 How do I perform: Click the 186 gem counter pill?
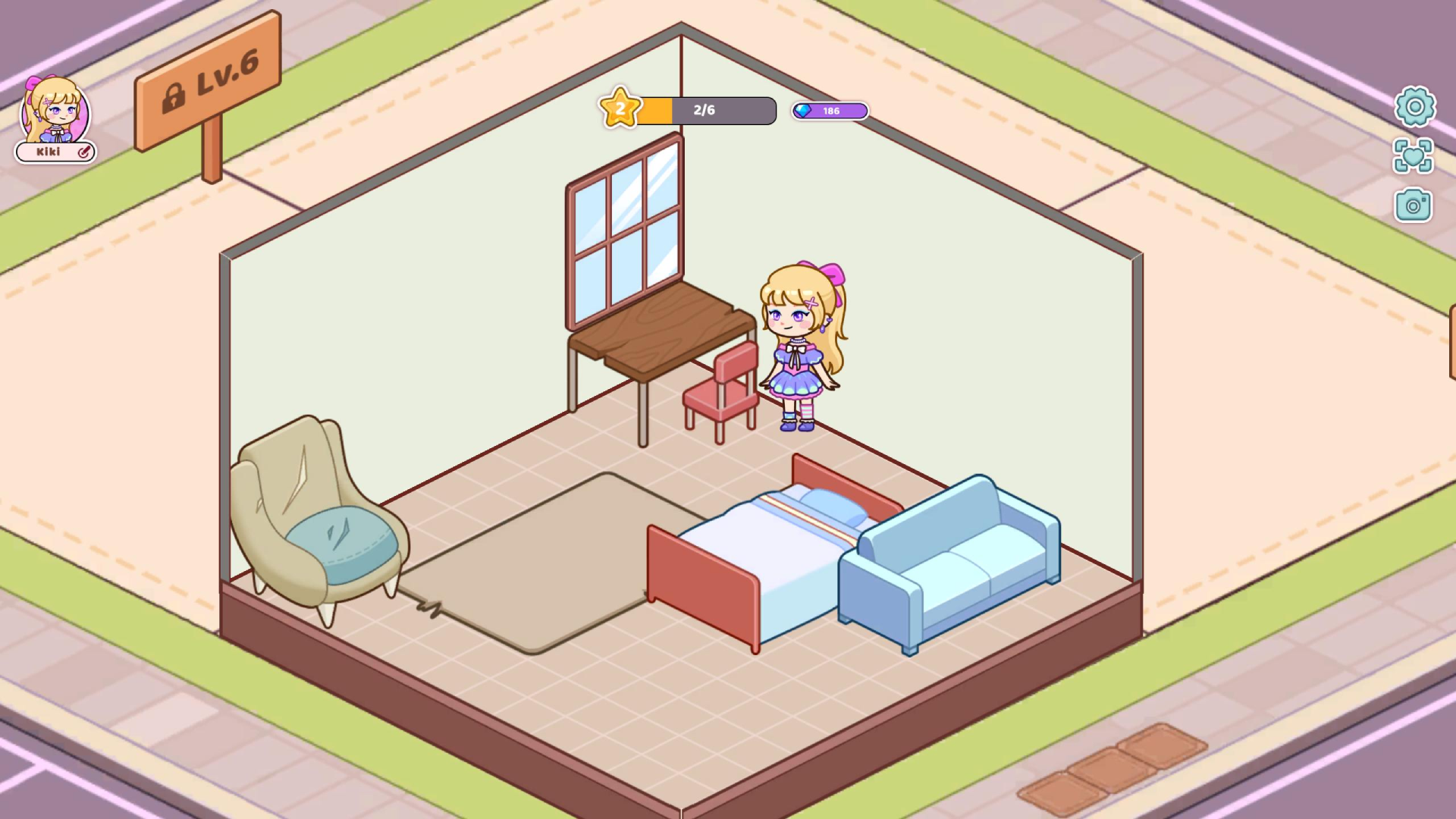click(830, 111)
